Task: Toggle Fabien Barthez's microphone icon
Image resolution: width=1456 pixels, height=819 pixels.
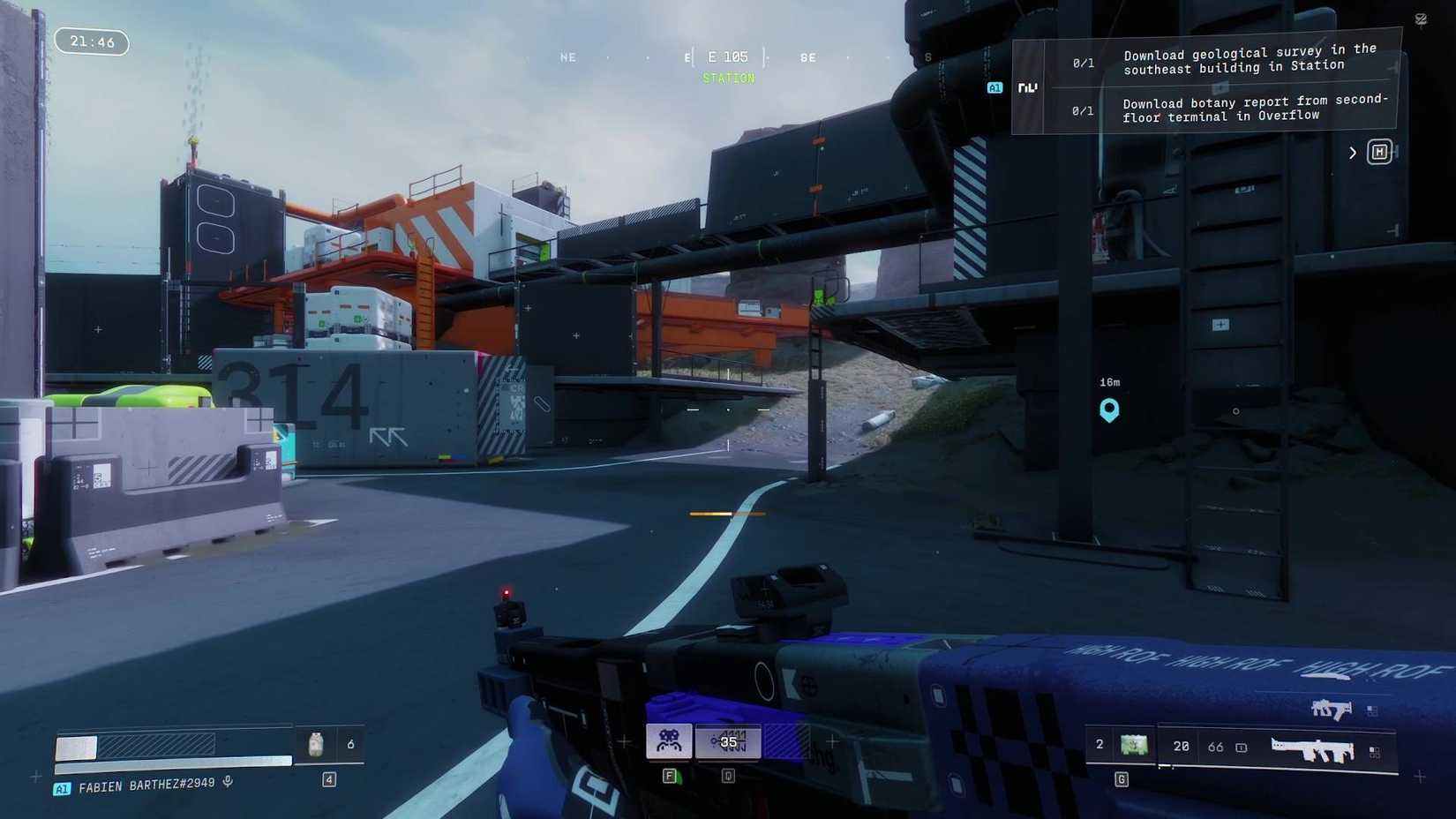Action: tap(229, 784)
